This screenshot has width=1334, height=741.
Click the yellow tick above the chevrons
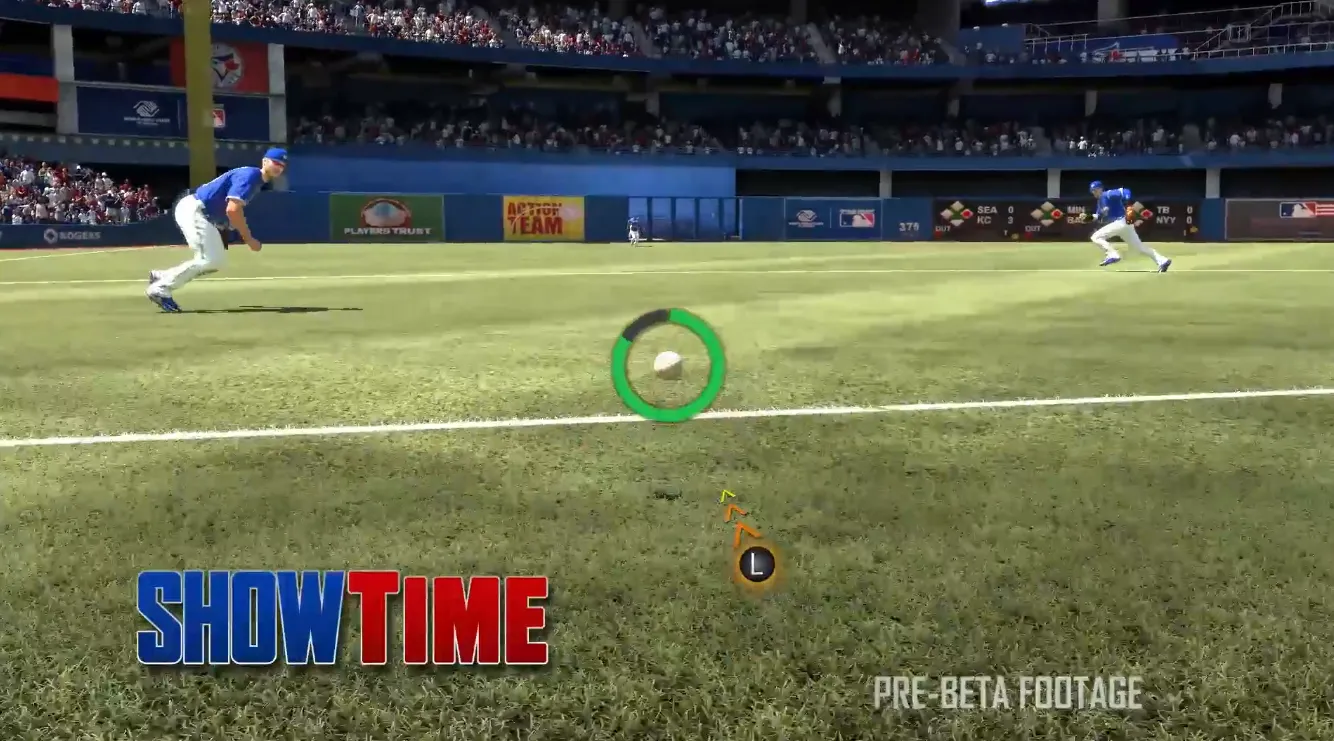coord(727,494)
